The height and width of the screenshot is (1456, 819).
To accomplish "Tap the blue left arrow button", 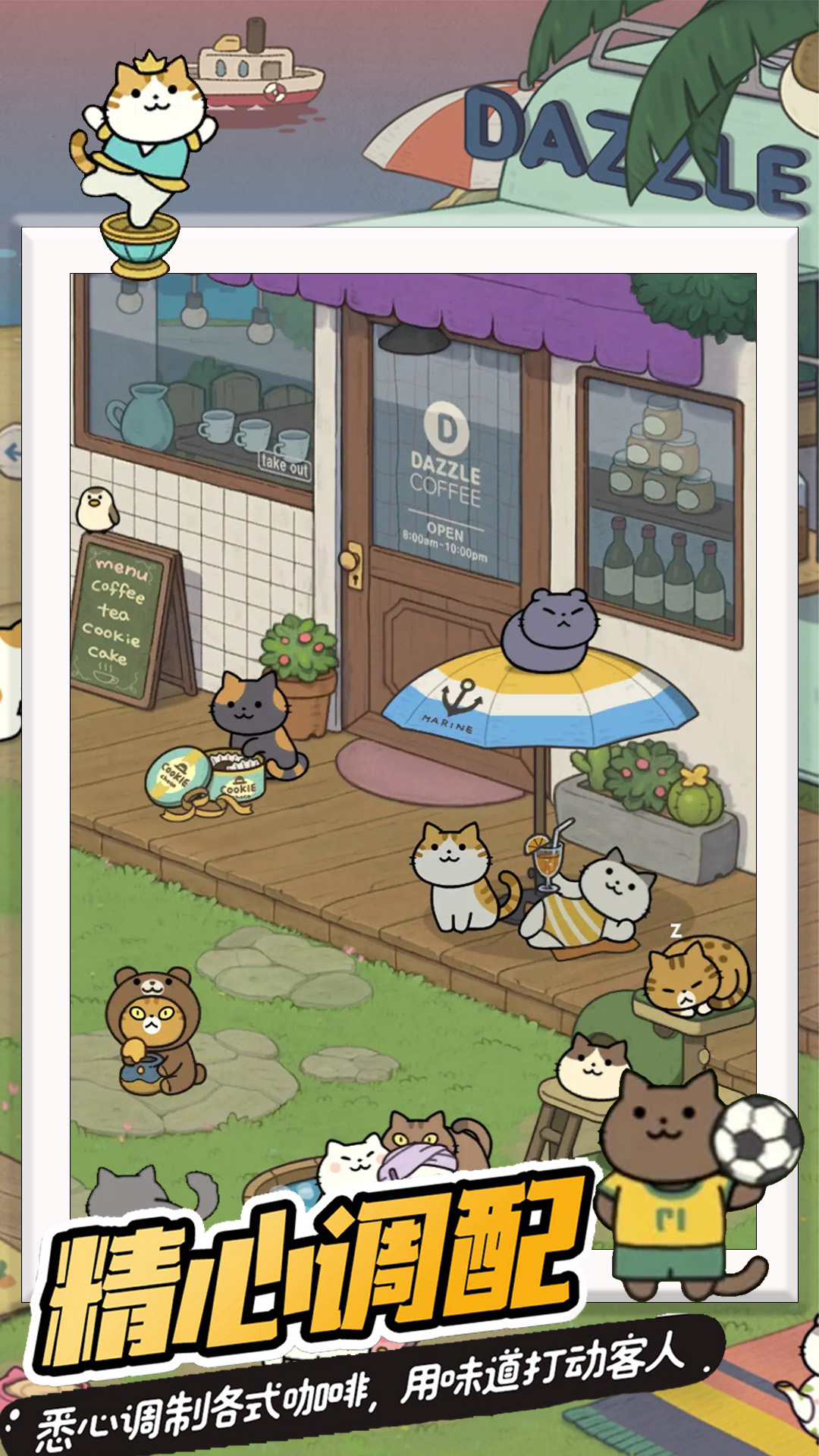I will click(11, 453).
